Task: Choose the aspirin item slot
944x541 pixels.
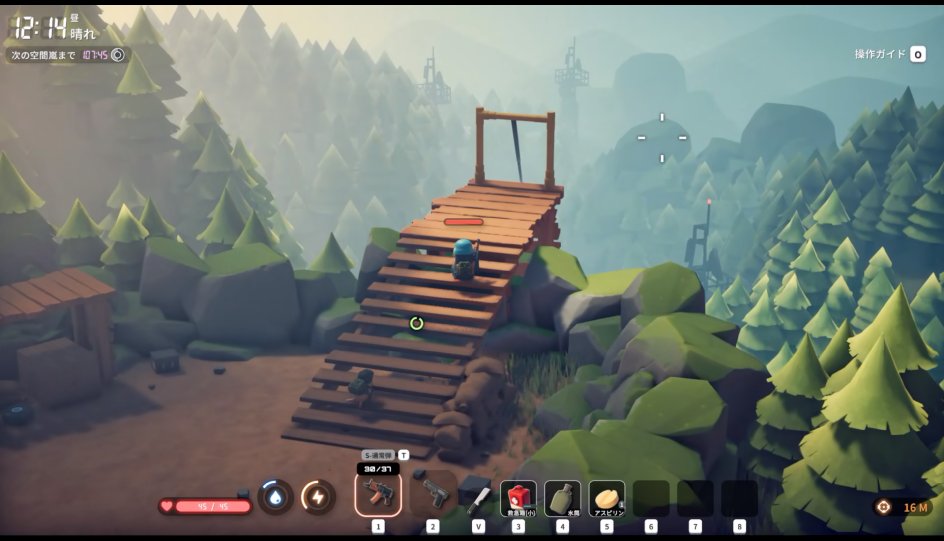Action: click(606, 497)
